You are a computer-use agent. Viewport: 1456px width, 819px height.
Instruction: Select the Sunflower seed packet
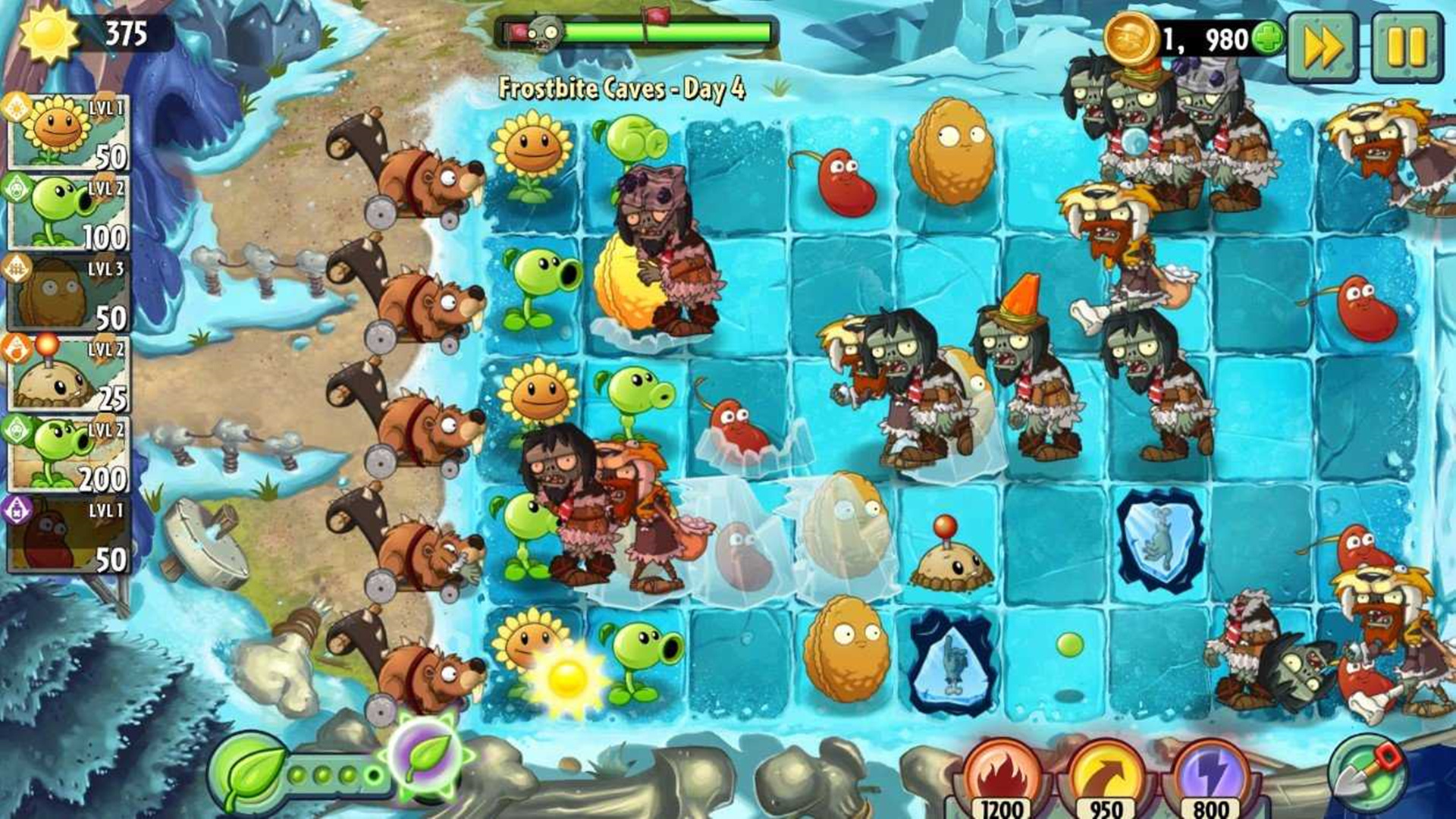(68, 133)
